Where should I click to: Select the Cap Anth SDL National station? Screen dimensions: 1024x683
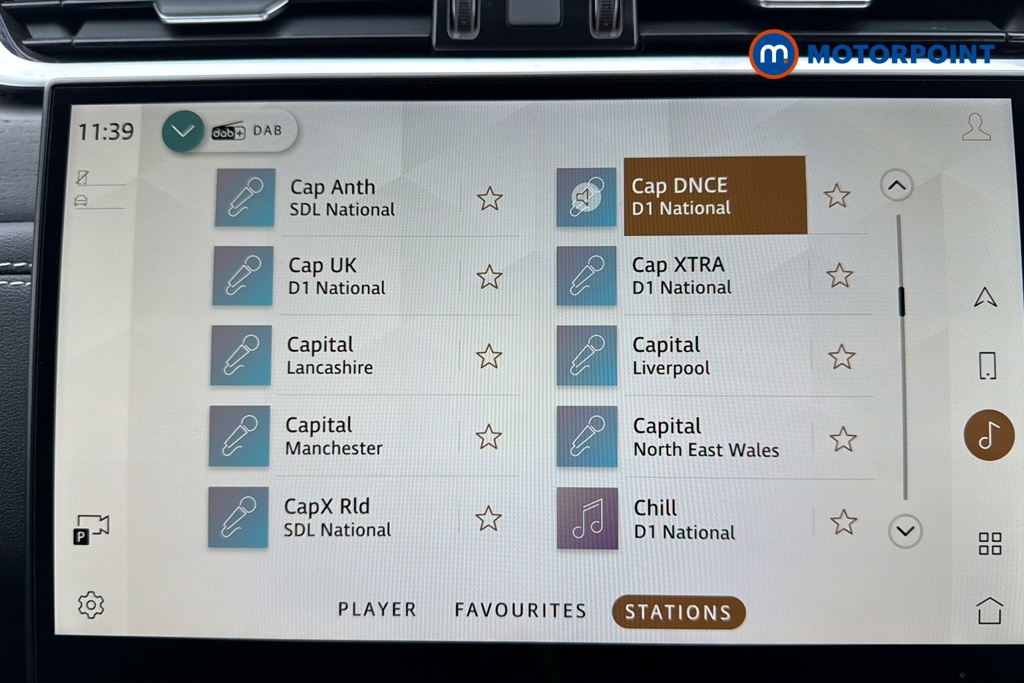(x=341, y=198)
